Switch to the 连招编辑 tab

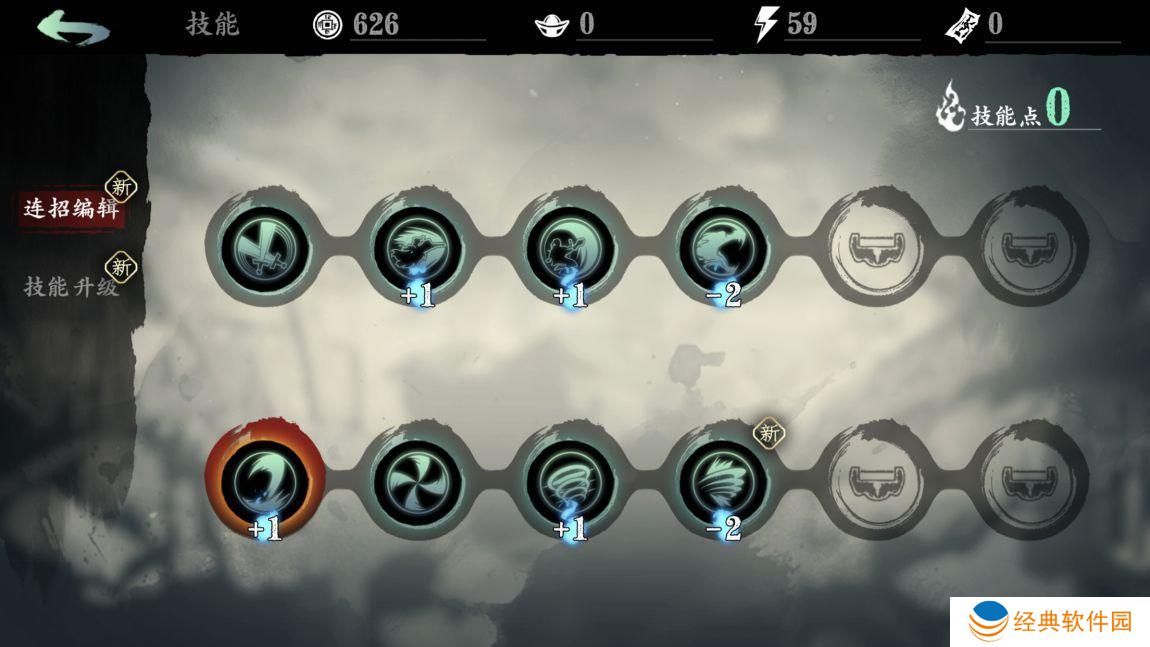click(x=71, y=209)
